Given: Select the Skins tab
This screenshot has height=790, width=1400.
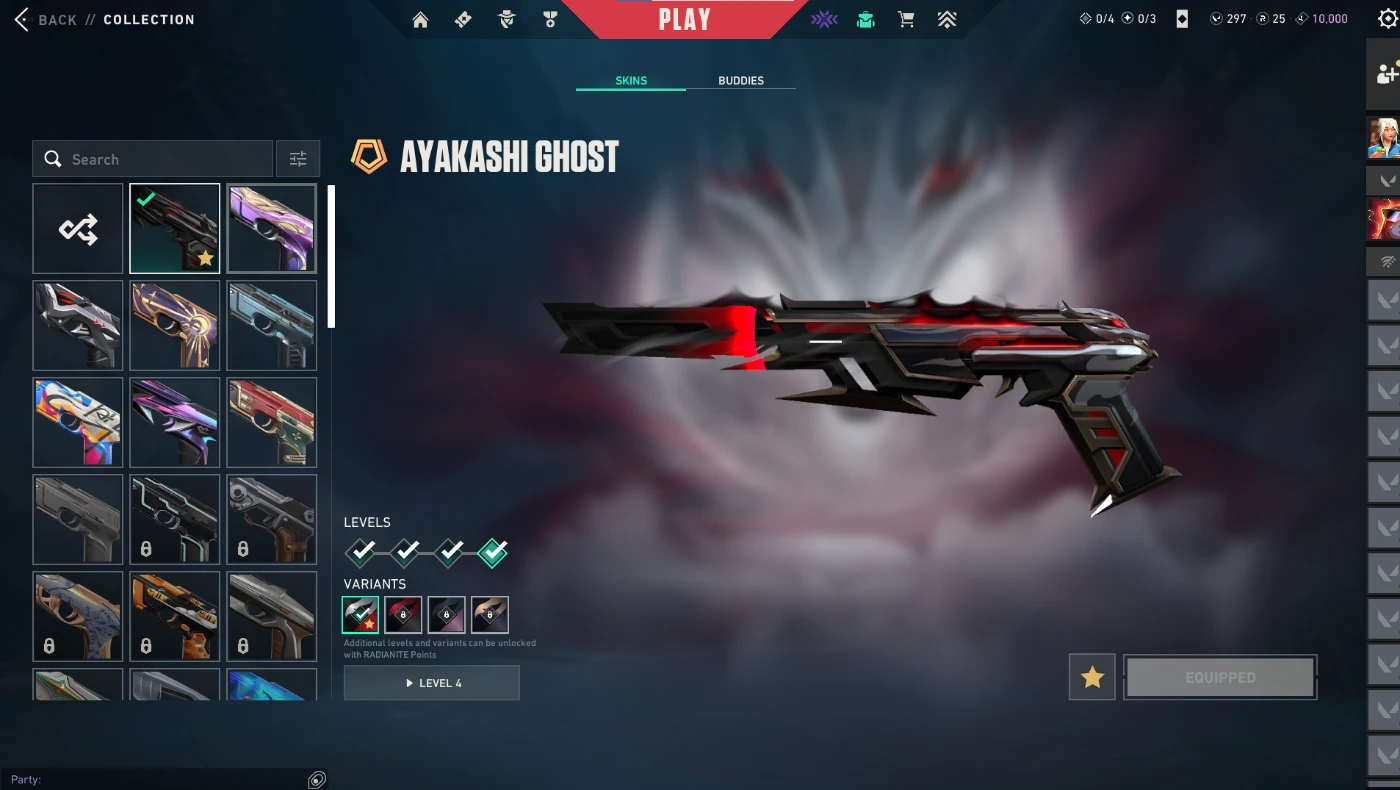Looking at the screenshot, I should tap(631, 81).
